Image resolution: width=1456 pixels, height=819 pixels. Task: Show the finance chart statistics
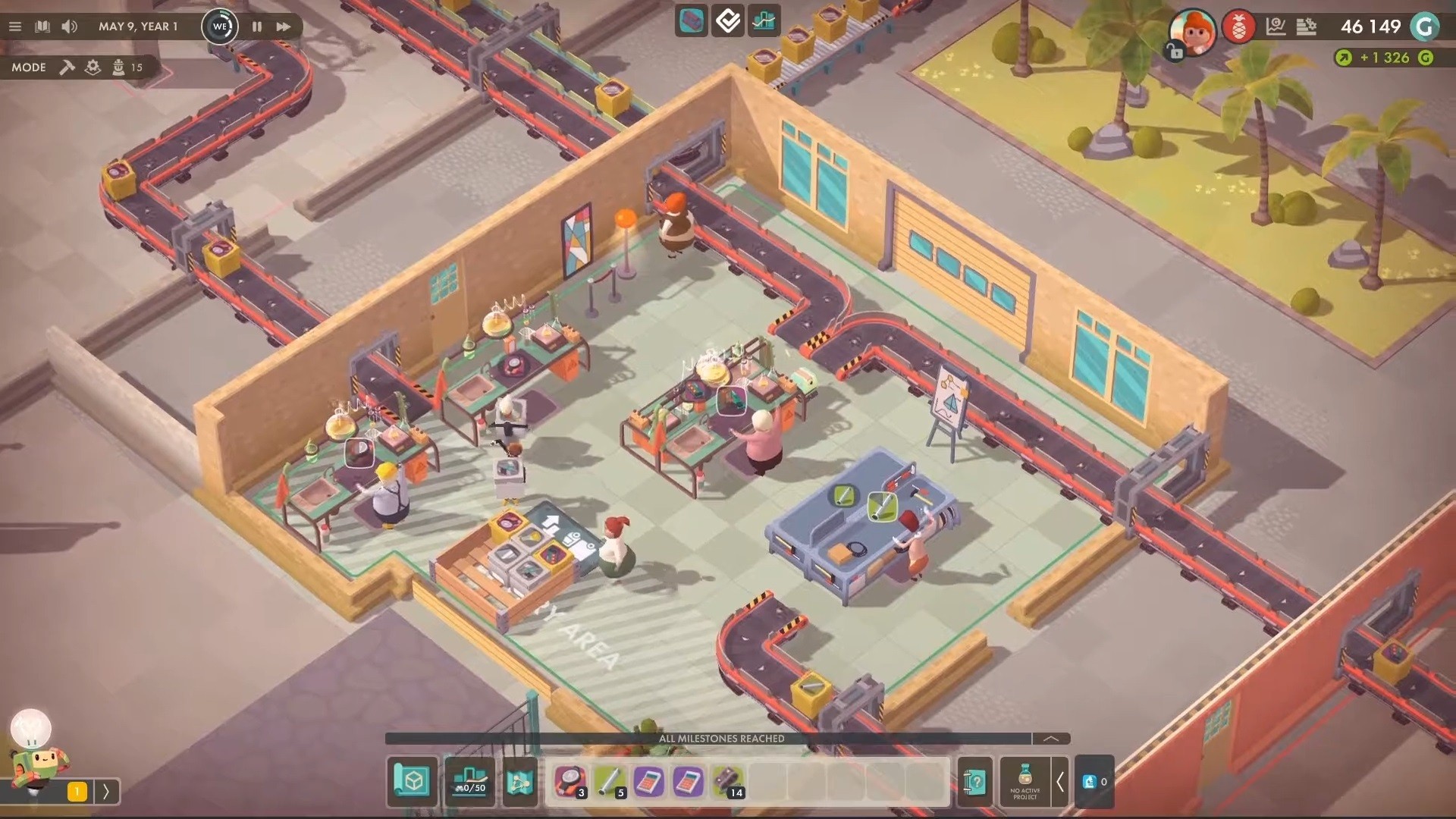1276,27
